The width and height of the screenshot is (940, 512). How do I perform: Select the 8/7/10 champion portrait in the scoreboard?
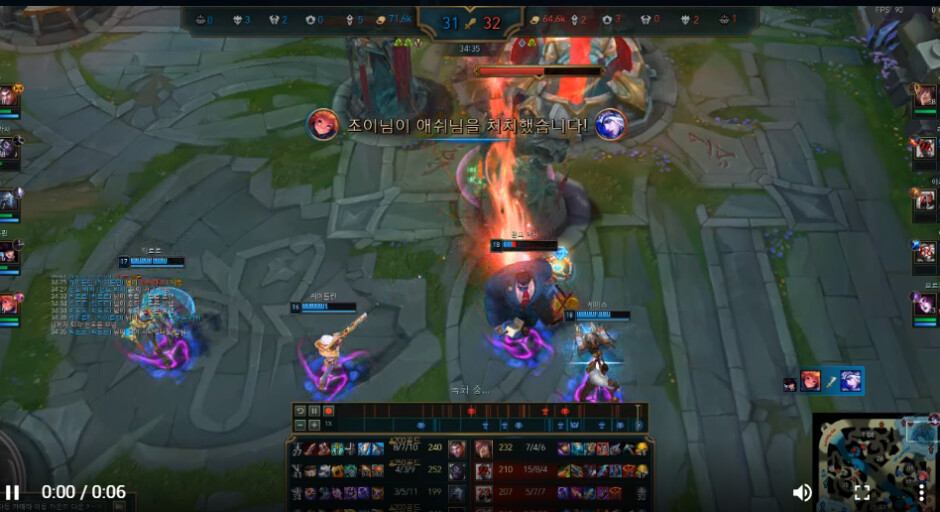click(457, 449)
